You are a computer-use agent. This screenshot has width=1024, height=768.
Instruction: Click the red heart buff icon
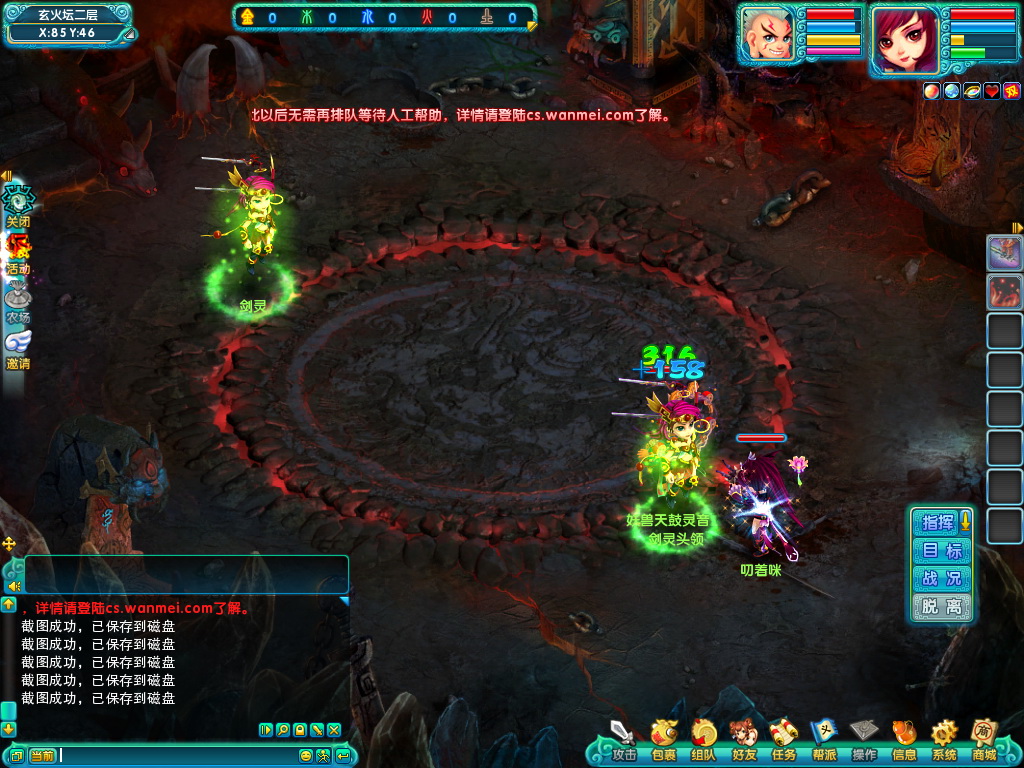coord(991,91)
